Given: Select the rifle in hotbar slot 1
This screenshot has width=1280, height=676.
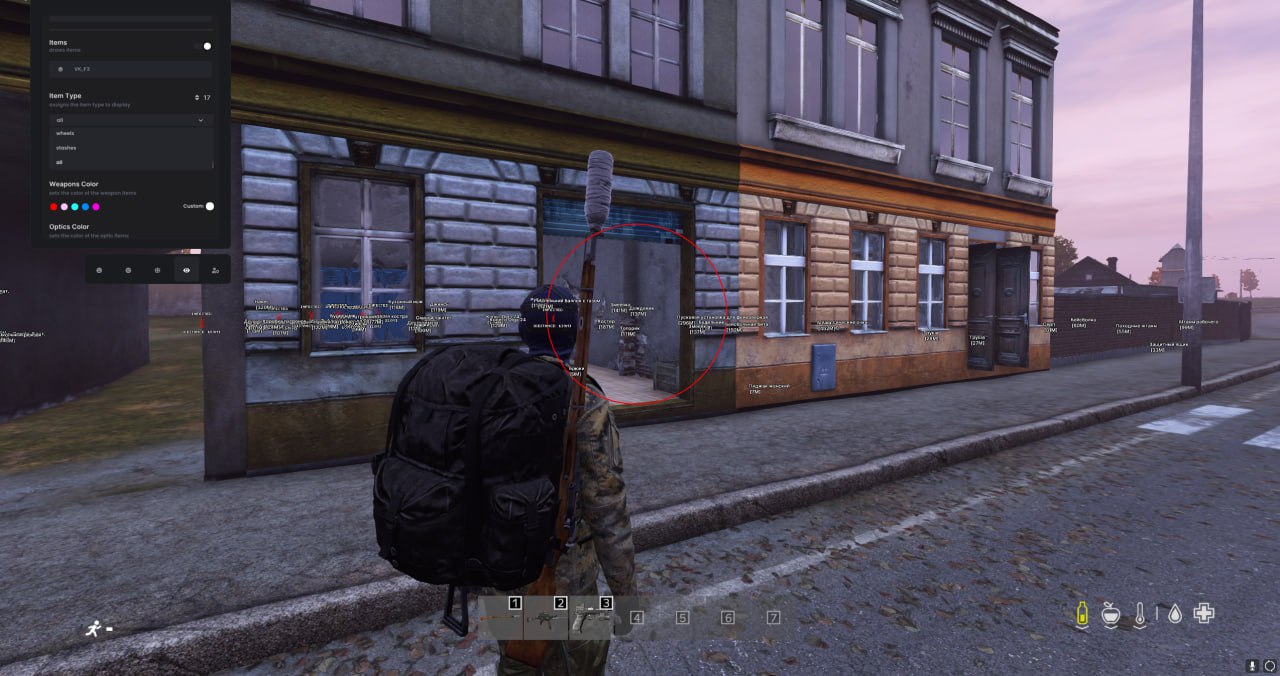Looking at the screenshot, I should coord(501,619).
